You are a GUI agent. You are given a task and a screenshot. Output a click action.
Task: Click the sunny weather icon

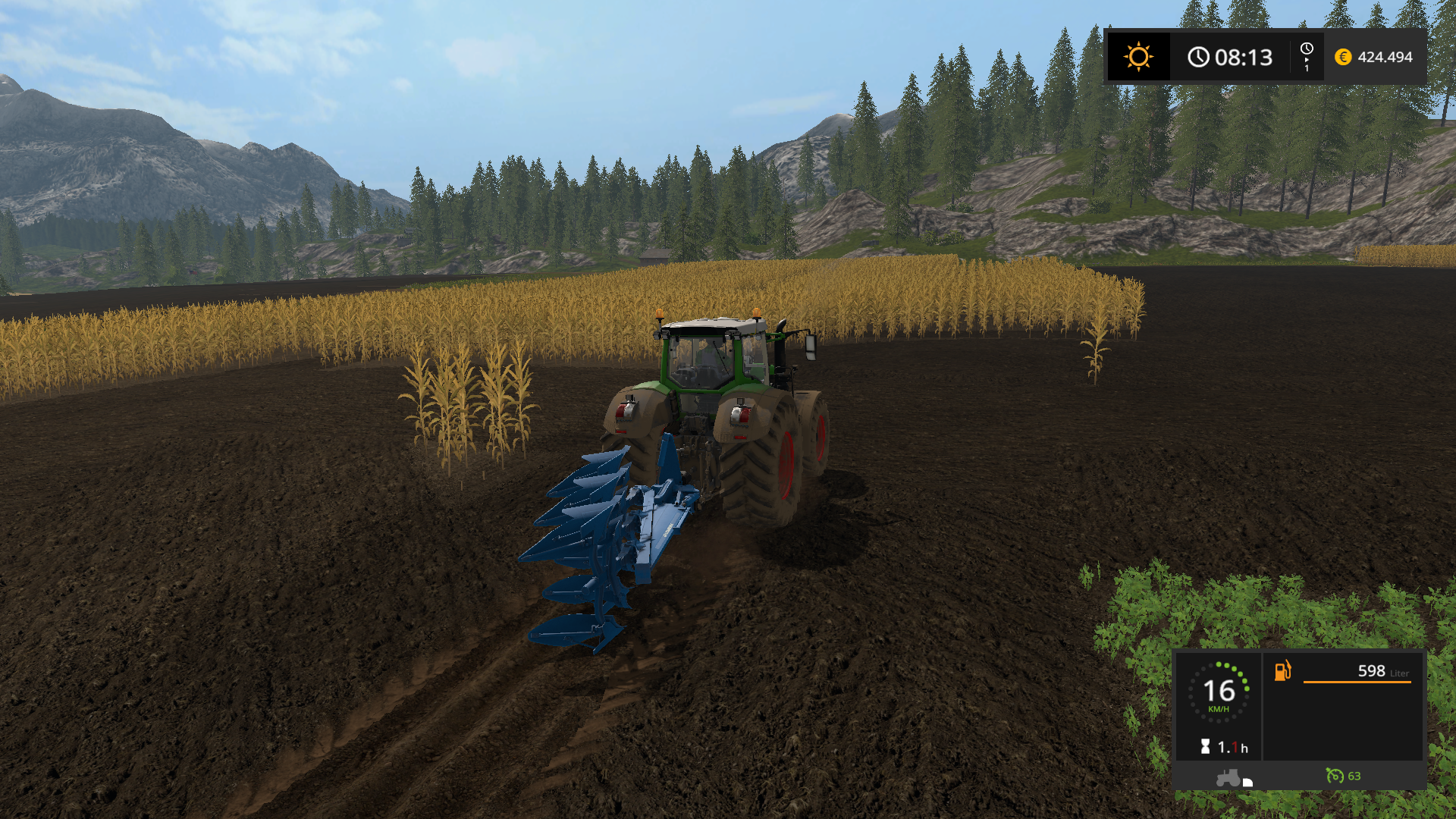tap(1138, 57)
